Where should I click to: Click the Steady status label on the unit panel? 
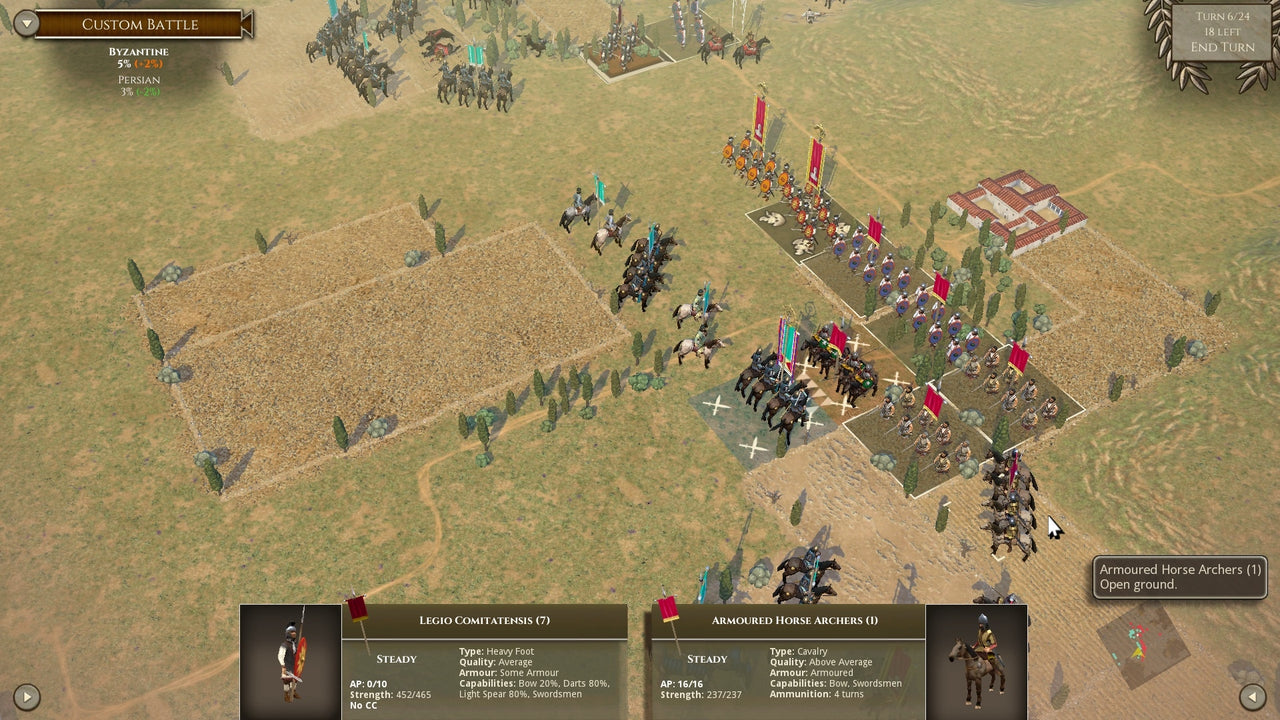coord(396,659)
